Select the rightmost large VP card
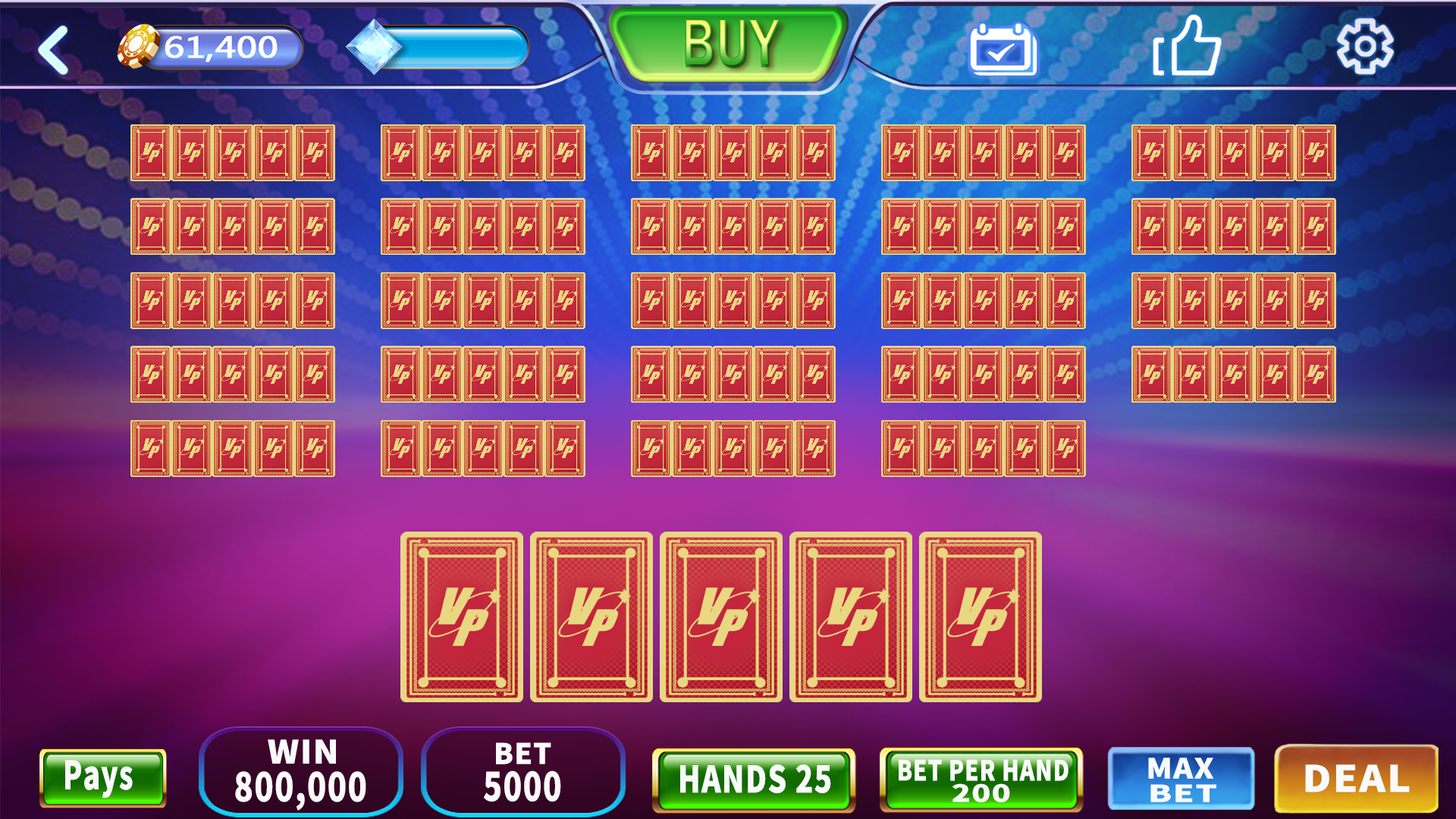The height and width of the screenshot is (819, 1456). pyautogui.click(x=981, y=618)
